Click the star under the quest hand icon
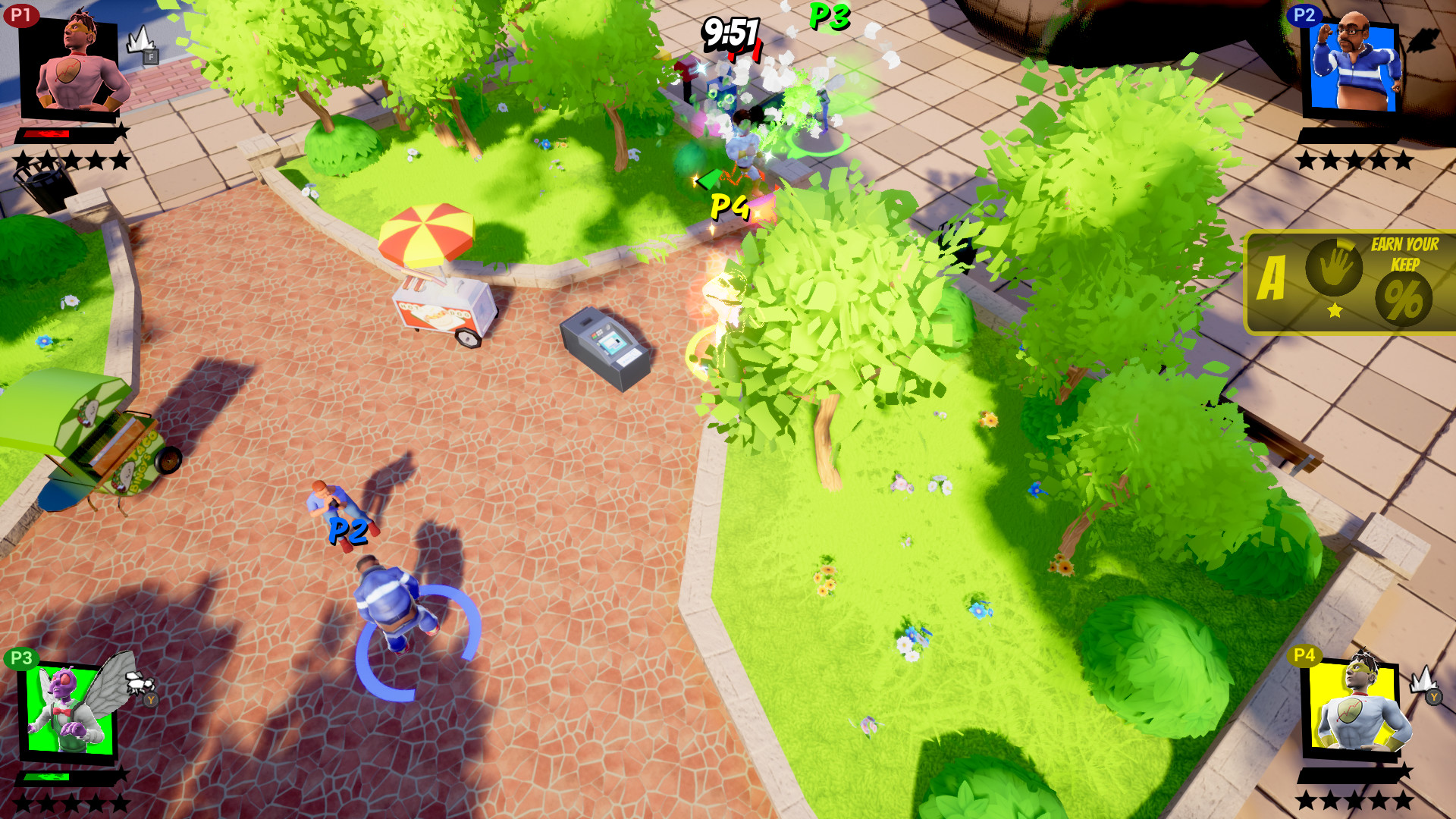This screenshot has height=819, width=1456. point(1335,312)
